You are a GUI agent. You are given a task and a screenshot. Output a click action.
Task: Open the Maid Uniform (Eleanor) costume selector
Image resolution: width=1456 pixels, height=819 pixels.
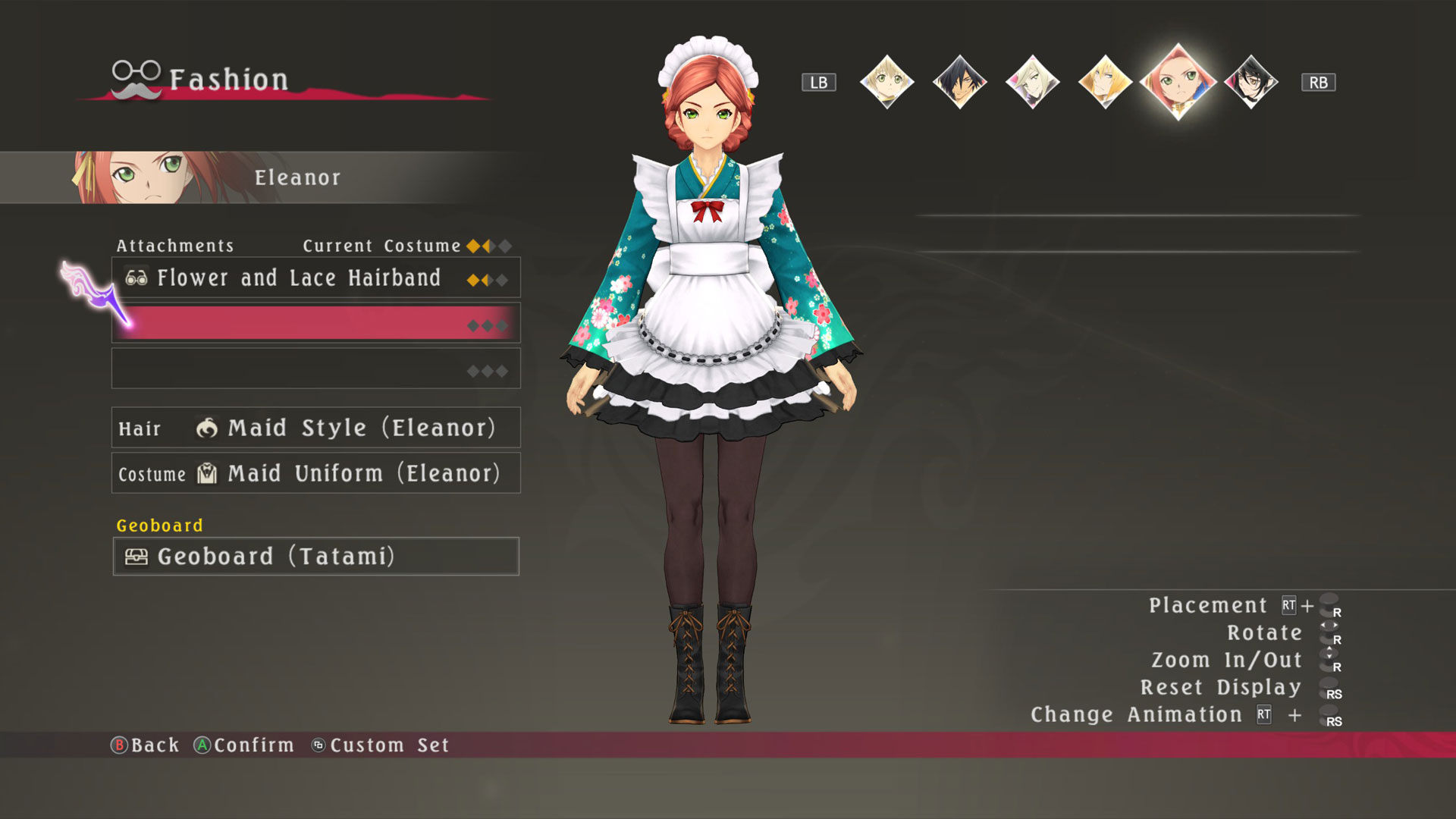[316, 473]
